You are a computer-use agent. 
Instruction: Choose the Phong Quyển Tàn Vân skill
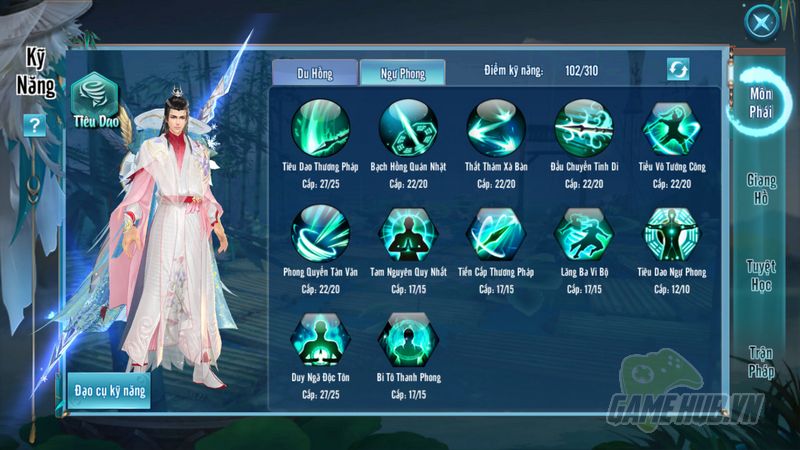(320, 234)
